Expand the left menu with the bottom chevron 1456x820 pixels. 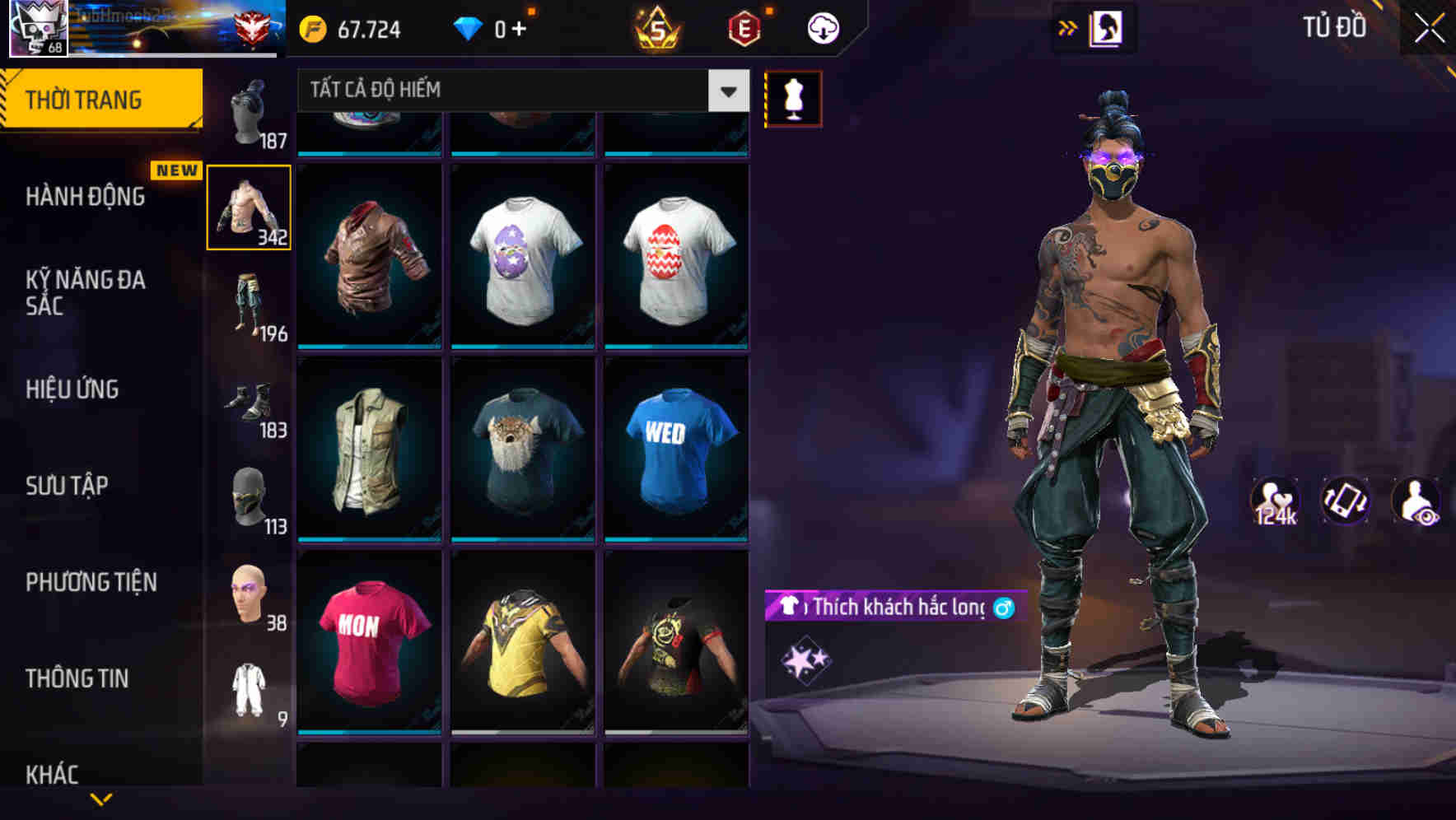[x=103, y=797]
